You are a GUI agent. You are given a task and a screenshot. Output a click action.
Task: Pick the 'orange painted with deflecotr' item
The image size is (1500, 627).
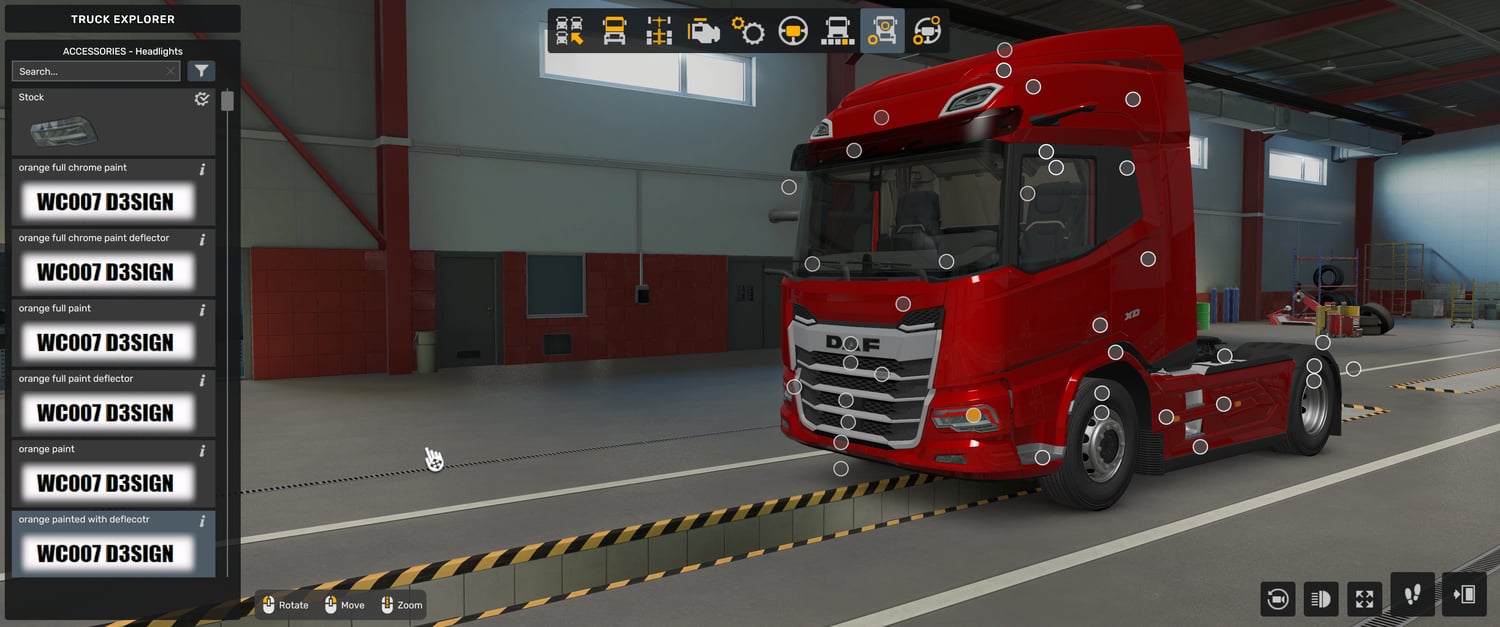[x=113, y=545]
